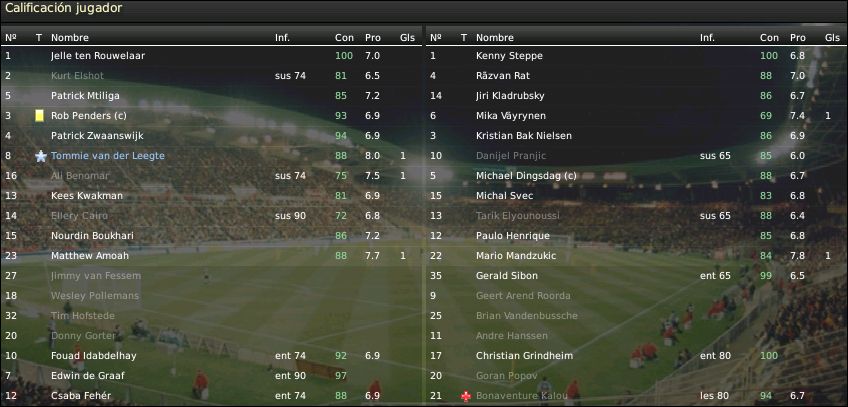This screenshot has width=848, height=407.
Task: Sort left team by Nombre column
Action: pos(70,38)
